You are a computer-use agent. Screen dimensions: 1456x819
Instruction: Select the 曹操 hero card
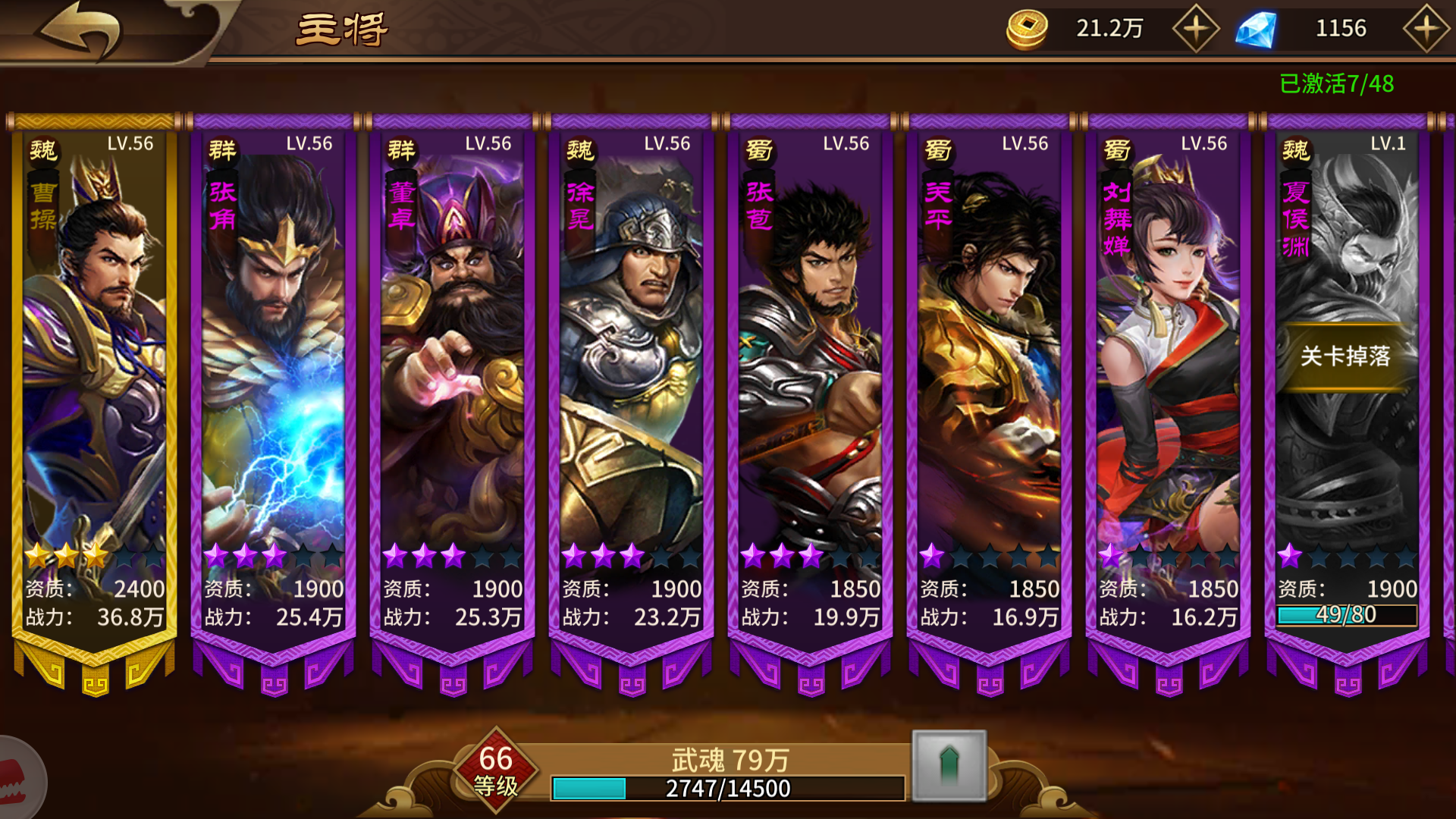tap(94, 379)
